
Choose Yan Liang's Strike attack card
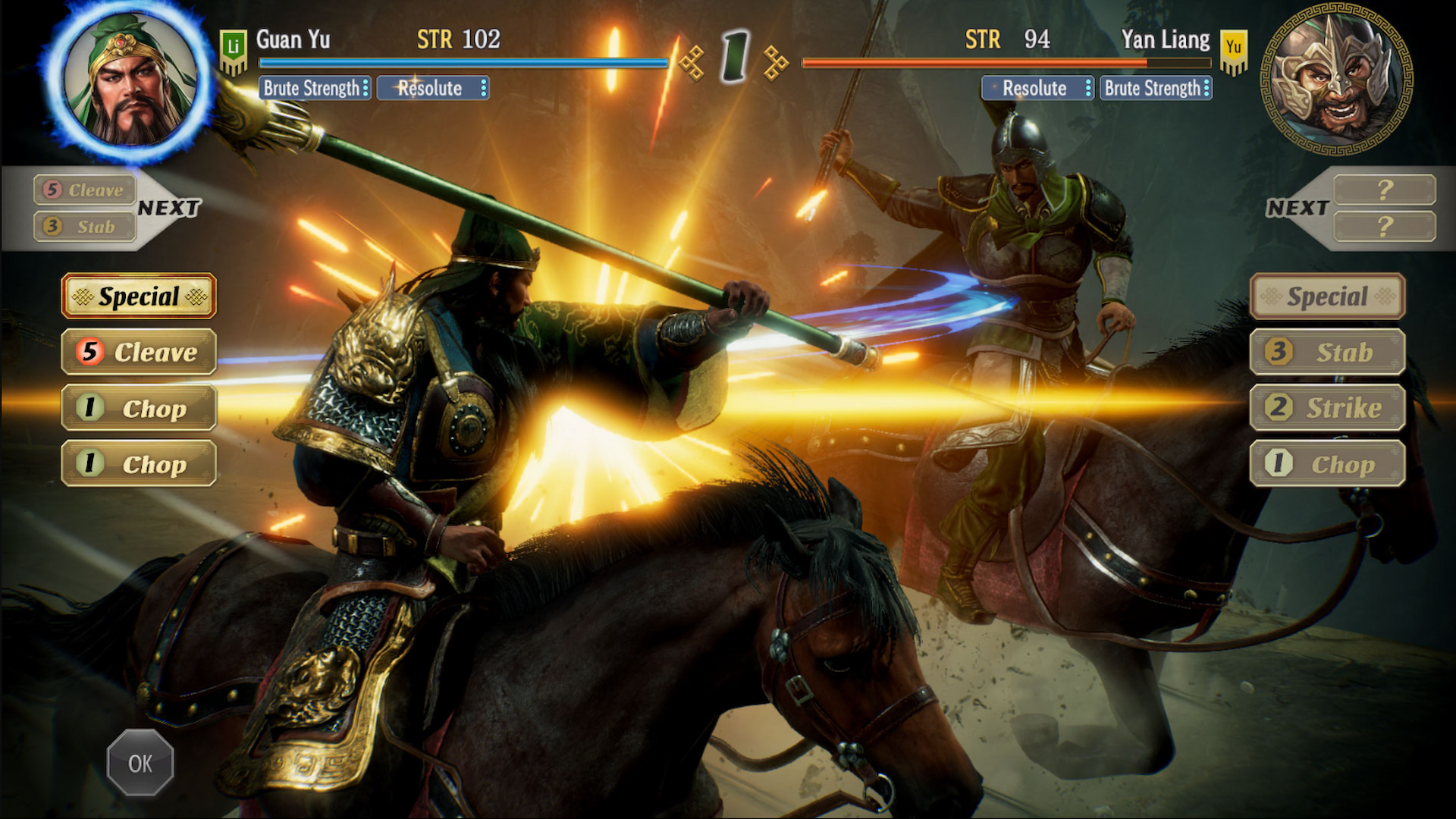click(1328, 407)
